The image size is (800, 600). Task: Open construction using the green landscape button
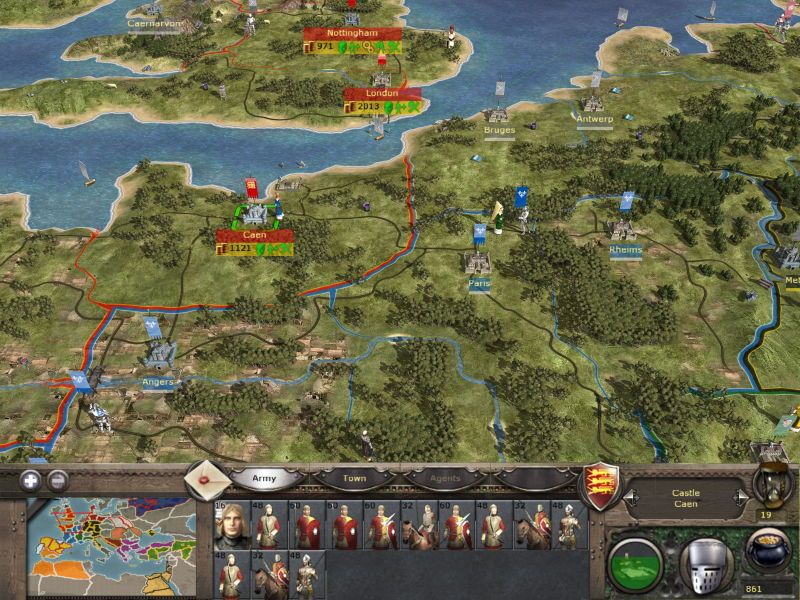635,563
